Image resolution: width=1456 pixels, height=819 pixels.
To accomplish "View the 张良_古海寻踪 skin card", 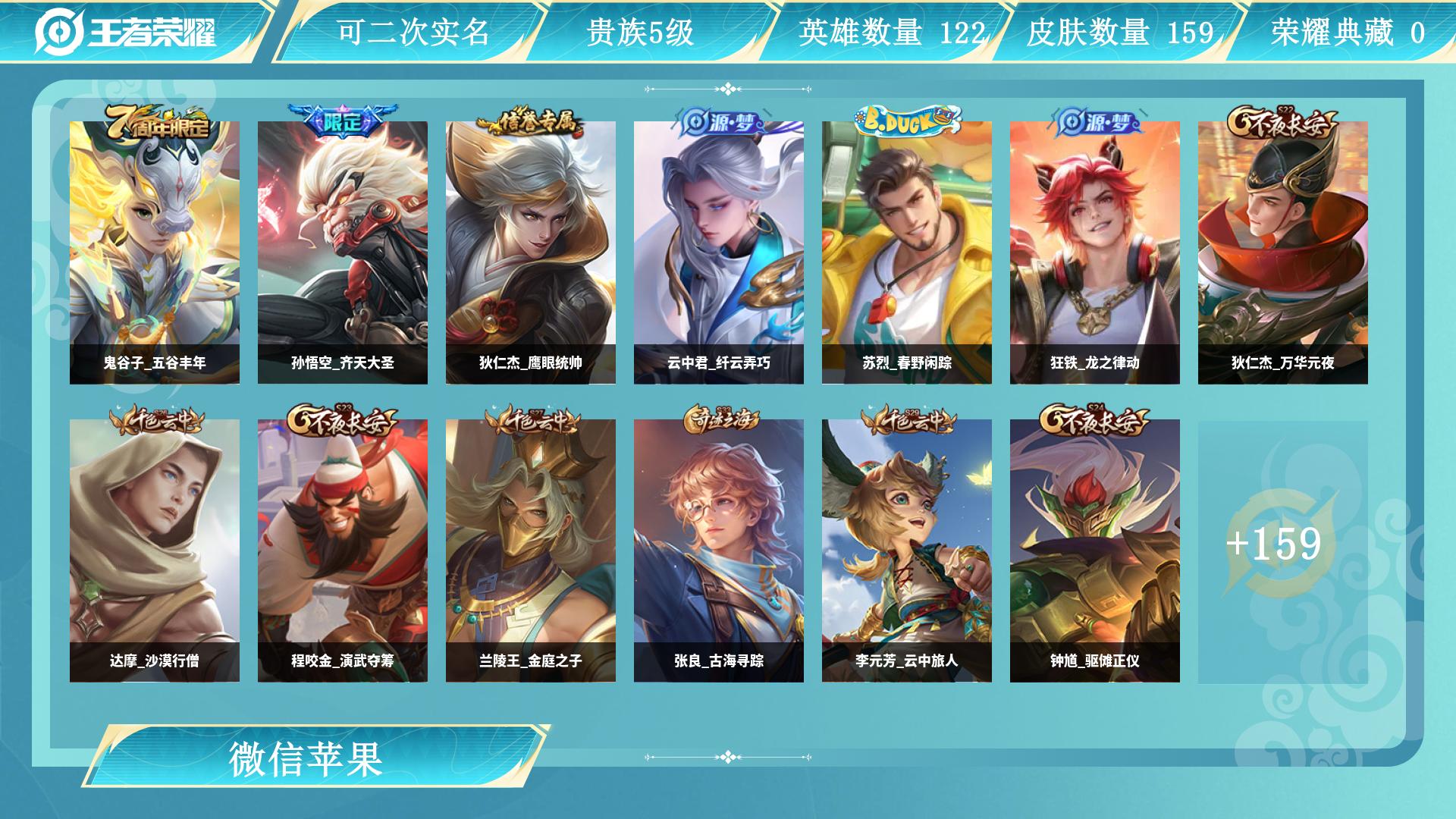I will pyautogui.click(x=719, y=551).
